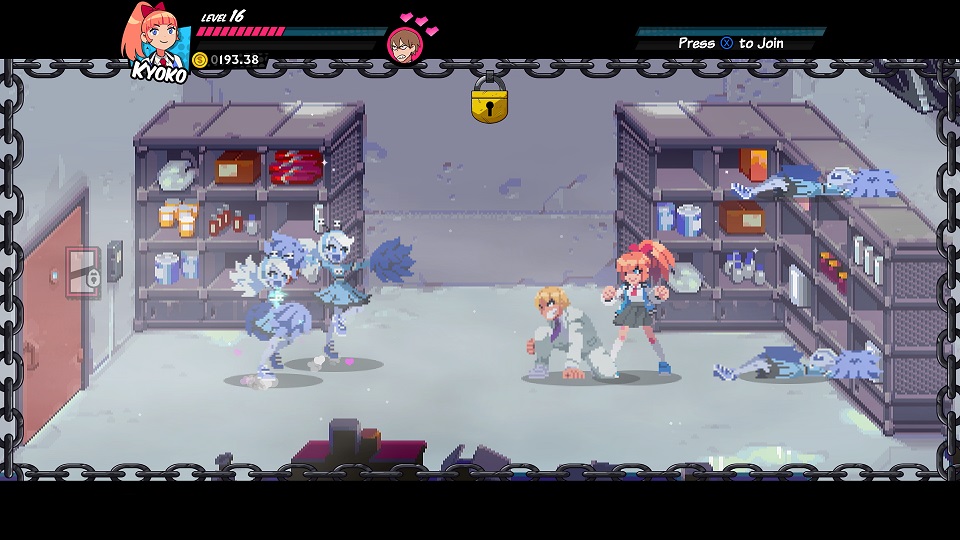Click Kyoko's character portrait
The image size is (960, 540).
tap(155, 38)
